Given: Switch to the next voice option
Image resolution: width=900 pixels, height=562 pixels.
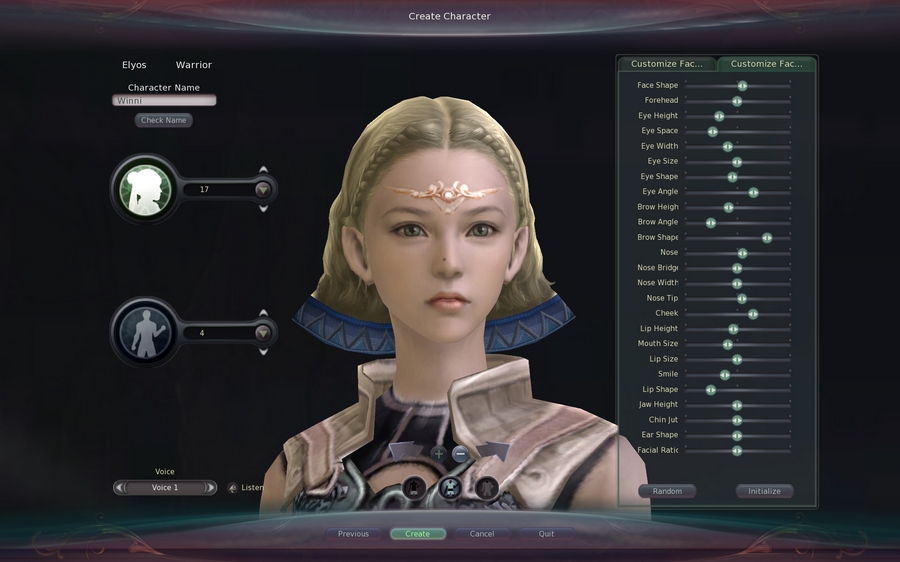Looking at the screenshot, I should click(x=210, y=488).
